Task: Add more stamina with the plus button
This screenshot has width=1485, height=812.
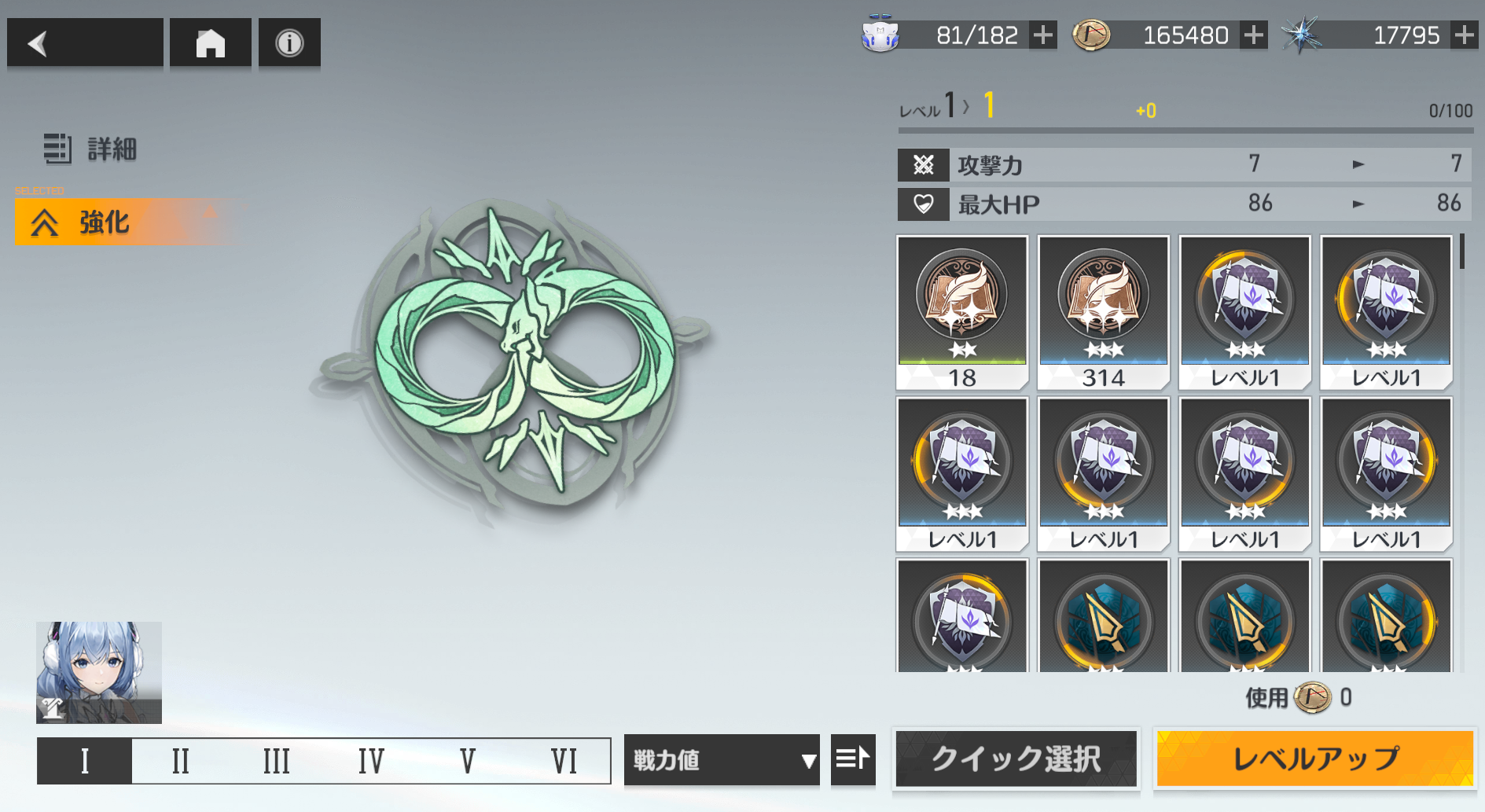Action: tap(1043, 35)
